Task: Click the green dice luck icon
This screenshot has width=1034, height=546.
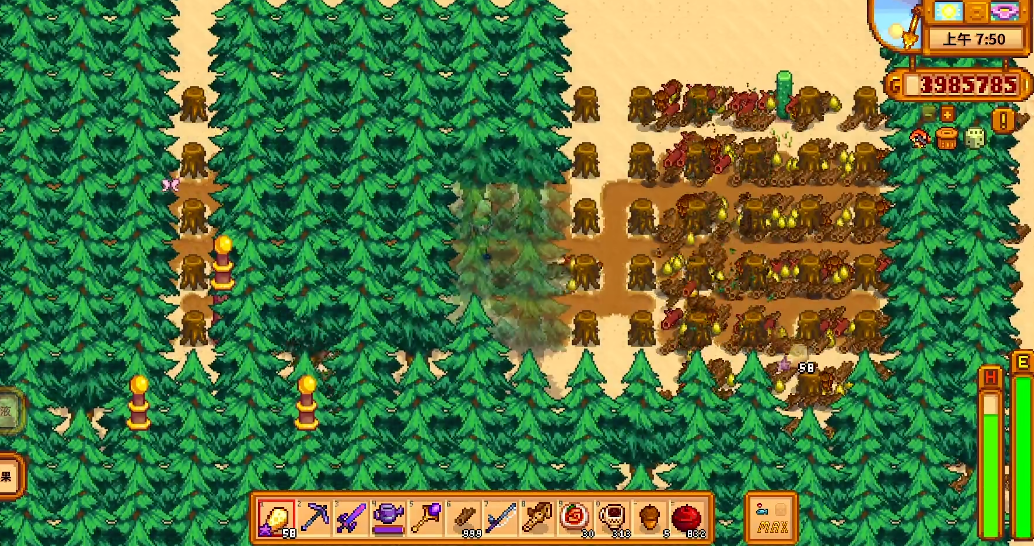Action: click(x=975, y=138)
